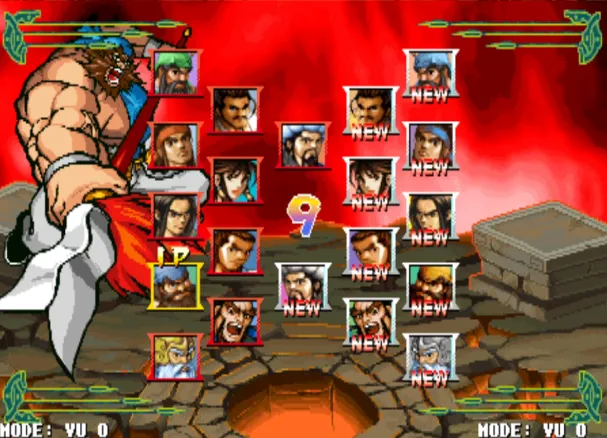Select the green-hooded bearded warrior portrait
The image size is (607, 438).
(176, 73)
